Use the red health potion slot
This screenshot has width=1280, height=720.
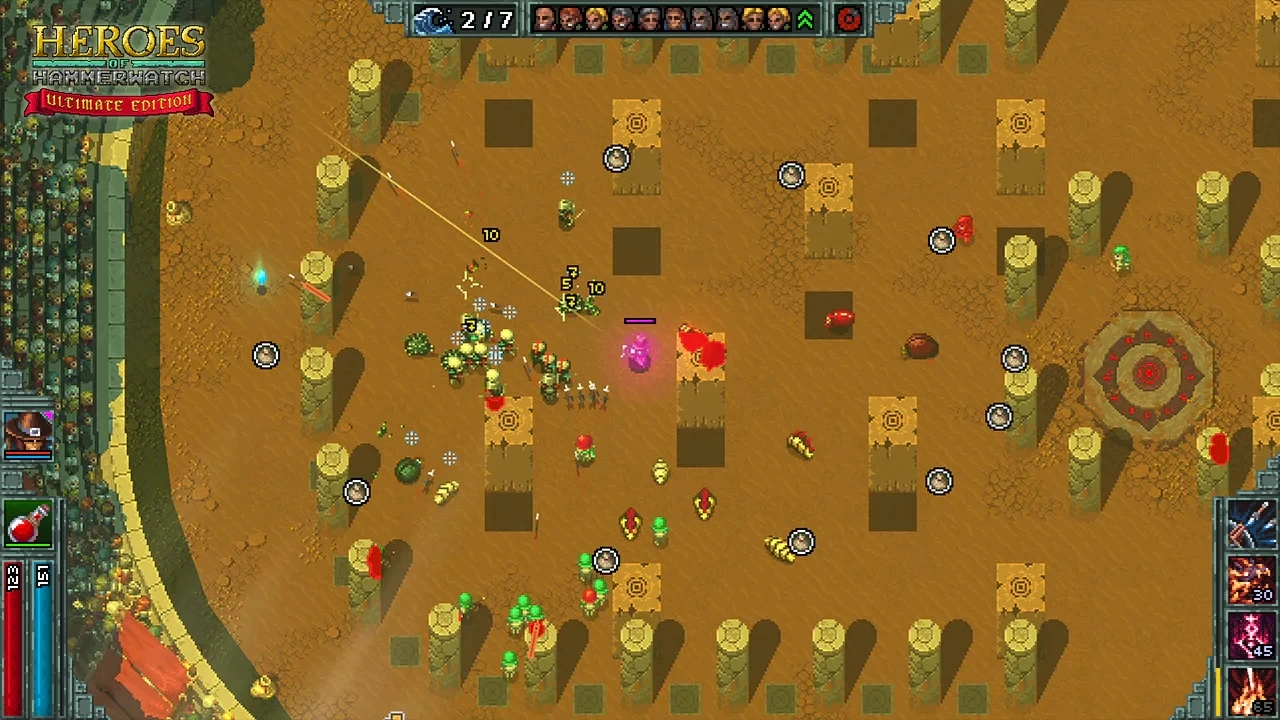coord(28,524)
